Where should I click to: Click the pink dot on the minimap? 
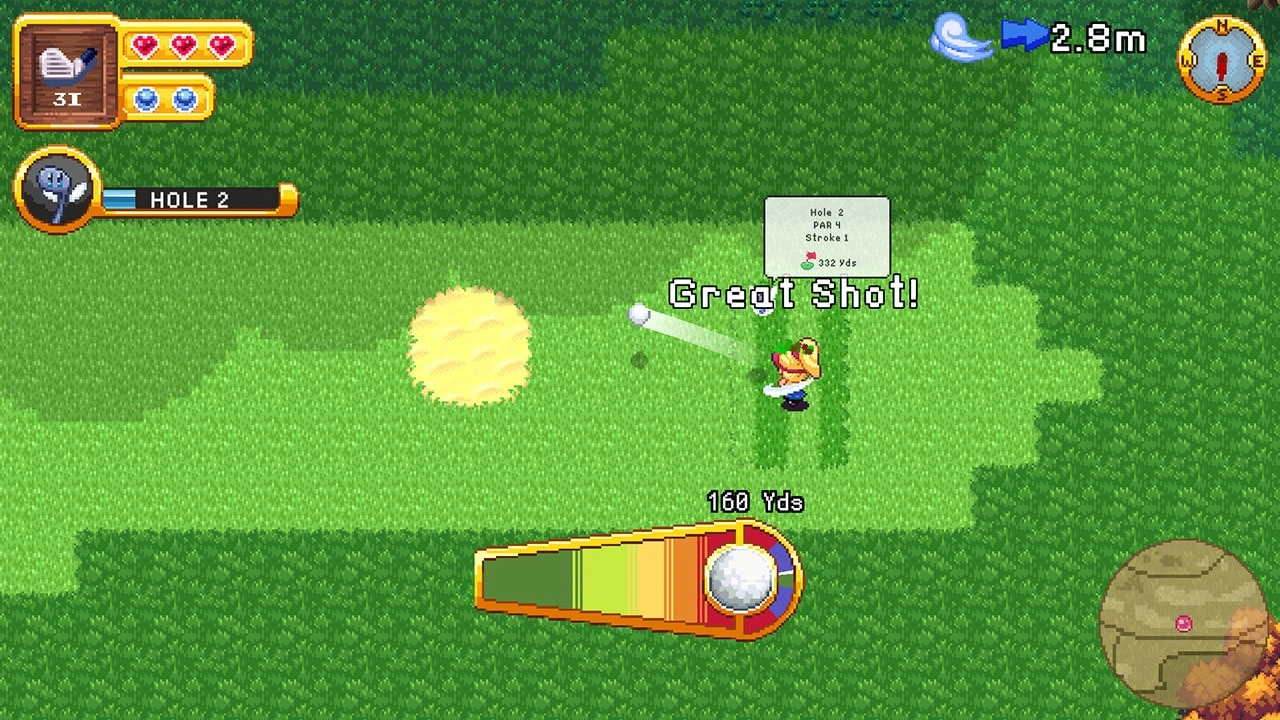pos(1183,623)
